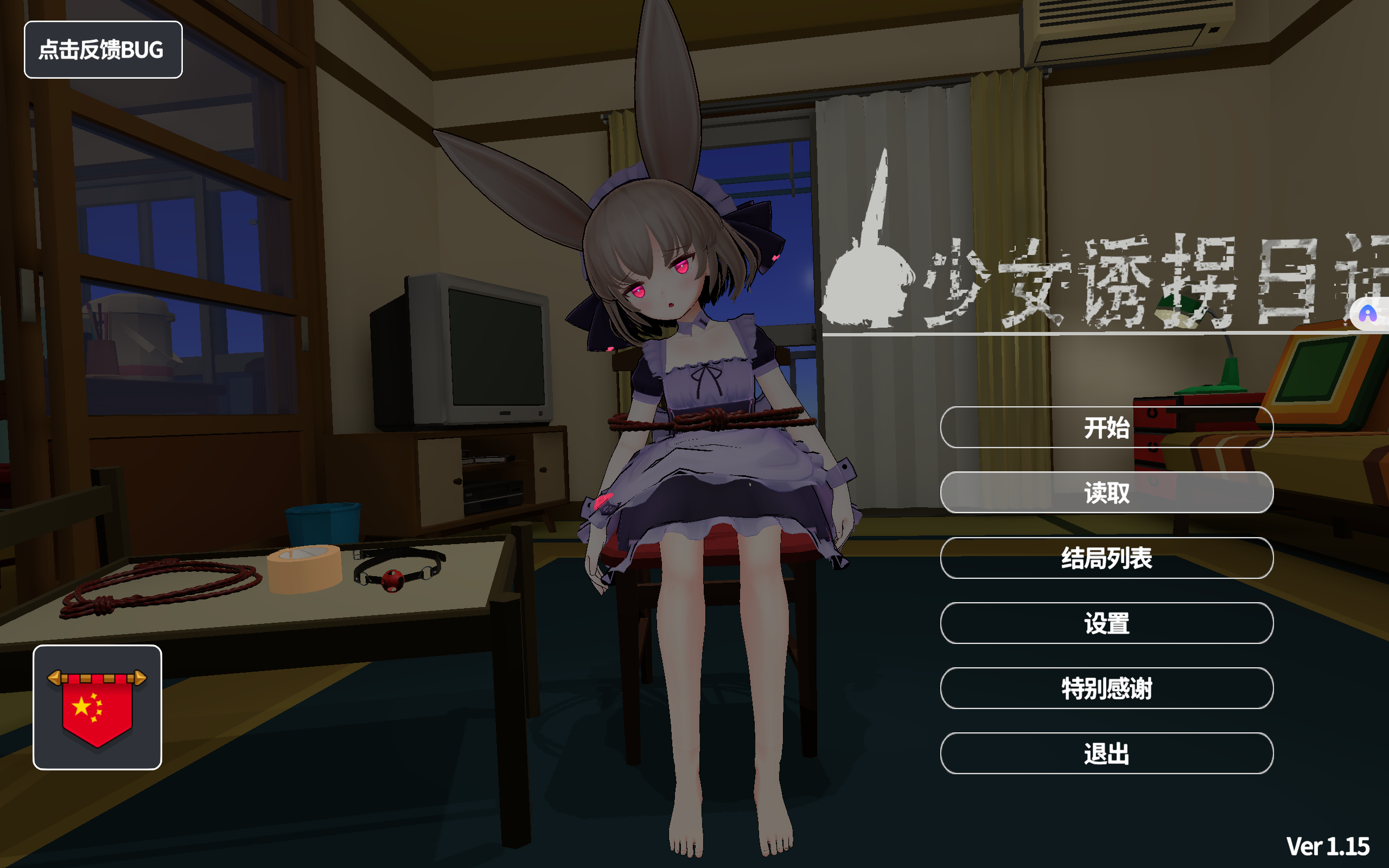This screenshot has height=868, width=1389.
Task: Click the 点击反馈BUG report button
Action: [x=103, y=50]
